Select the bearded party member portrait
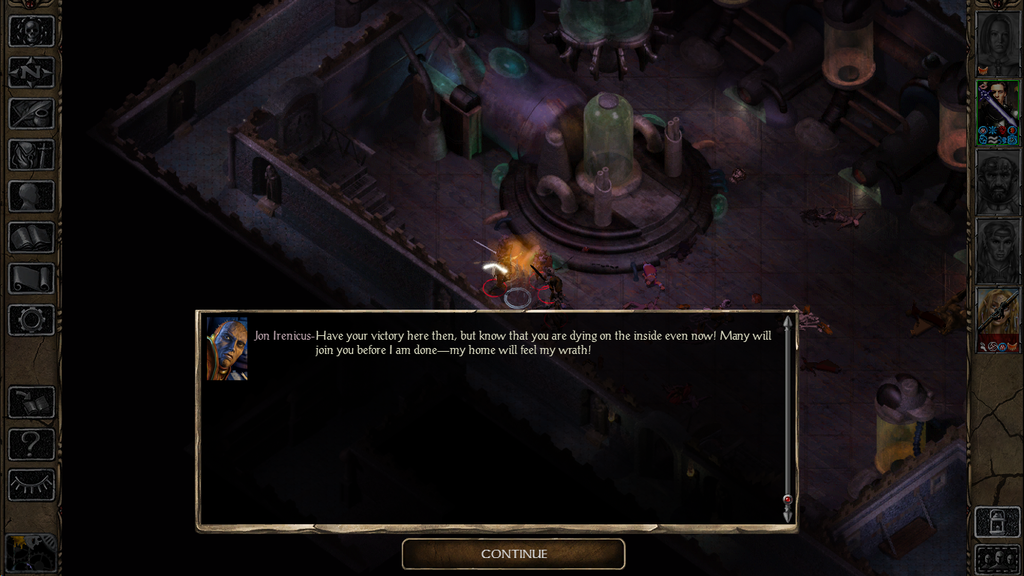 point(997,181)
